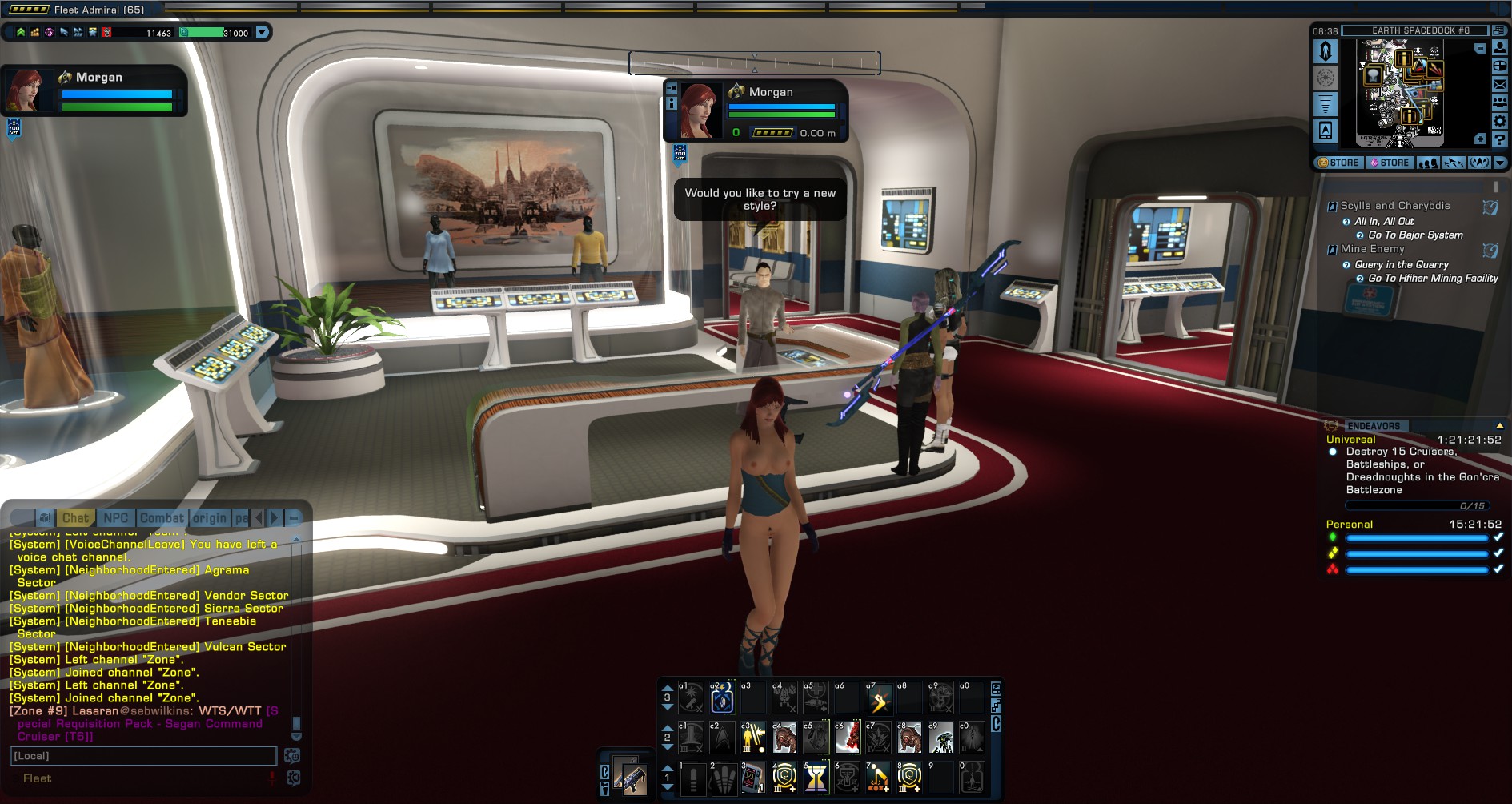Click the Local chat input field
The height and width of the screenshot is (804, 1512).
tap(144, 756)
